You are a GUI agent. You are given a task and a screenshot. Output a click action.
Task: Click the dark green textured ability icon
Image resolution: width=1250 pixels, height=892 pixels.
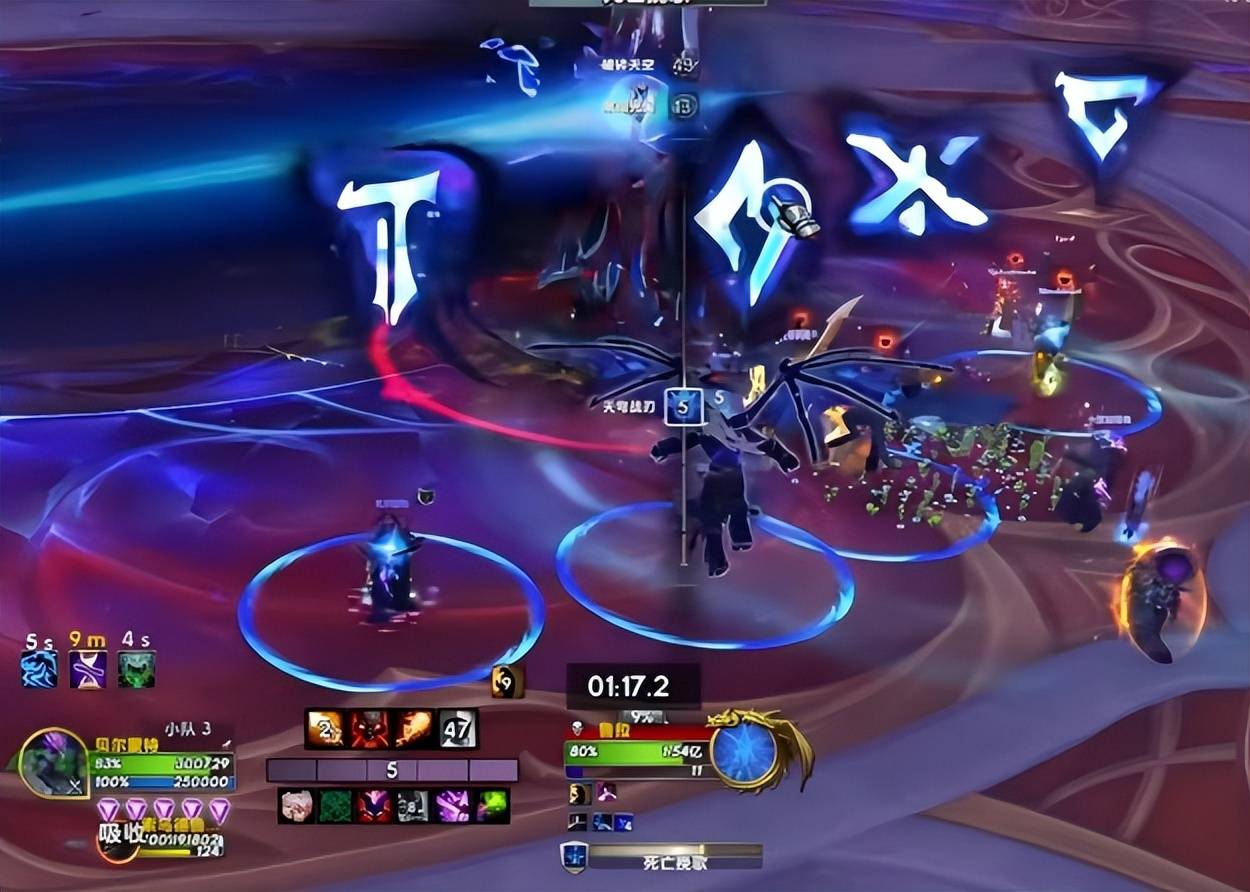tap(335, 806)
